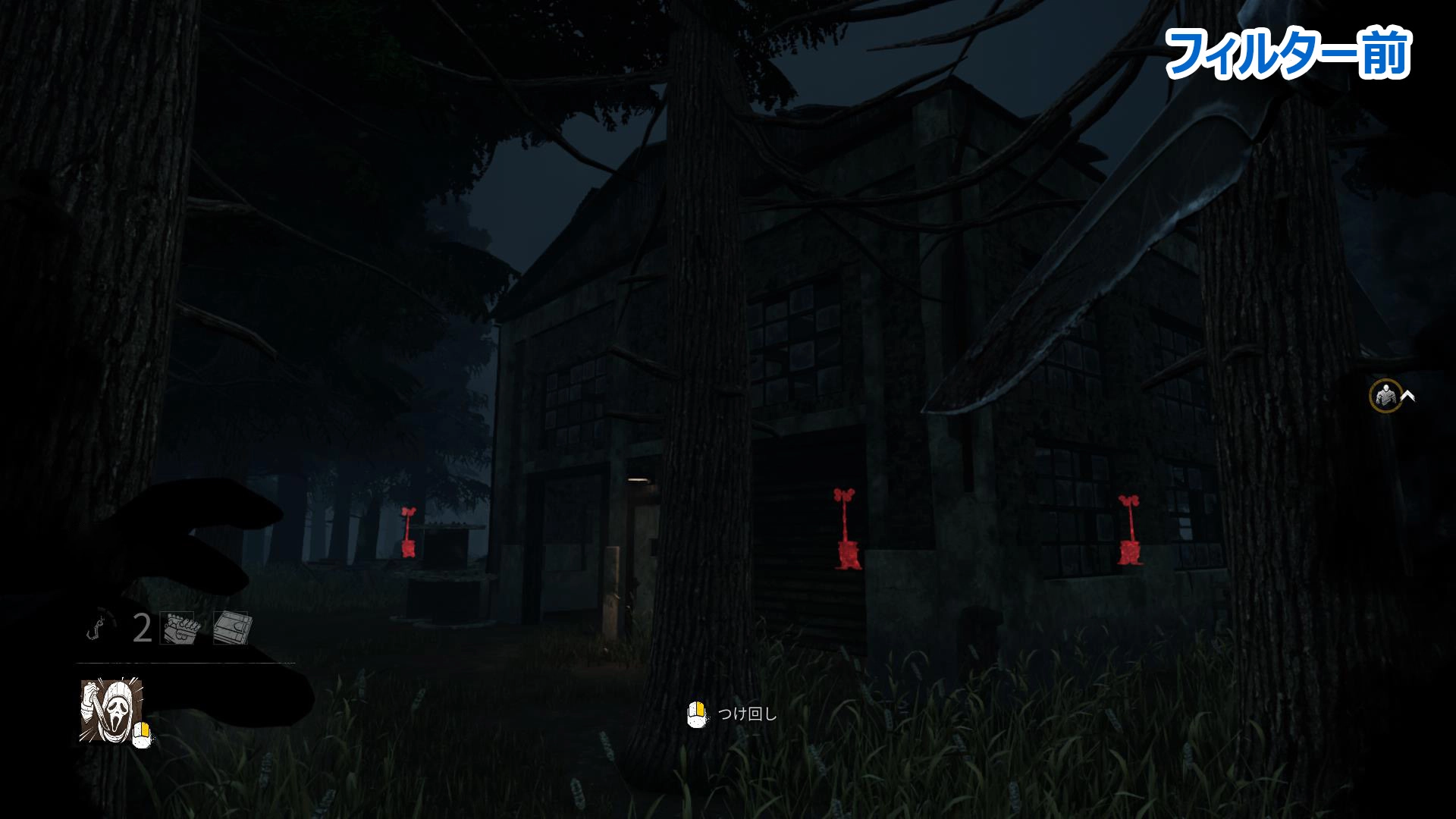
Task: Activate the Ghost Face Night Shroud power icon
Action: click(x=111, y=710)
